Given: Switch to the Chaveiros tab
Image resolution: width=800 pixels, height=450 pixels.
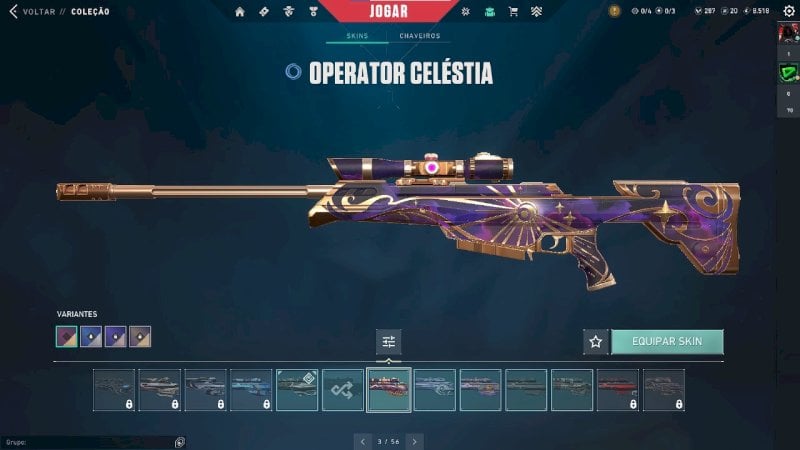Looking at the screenshot, I should (419, 36).
